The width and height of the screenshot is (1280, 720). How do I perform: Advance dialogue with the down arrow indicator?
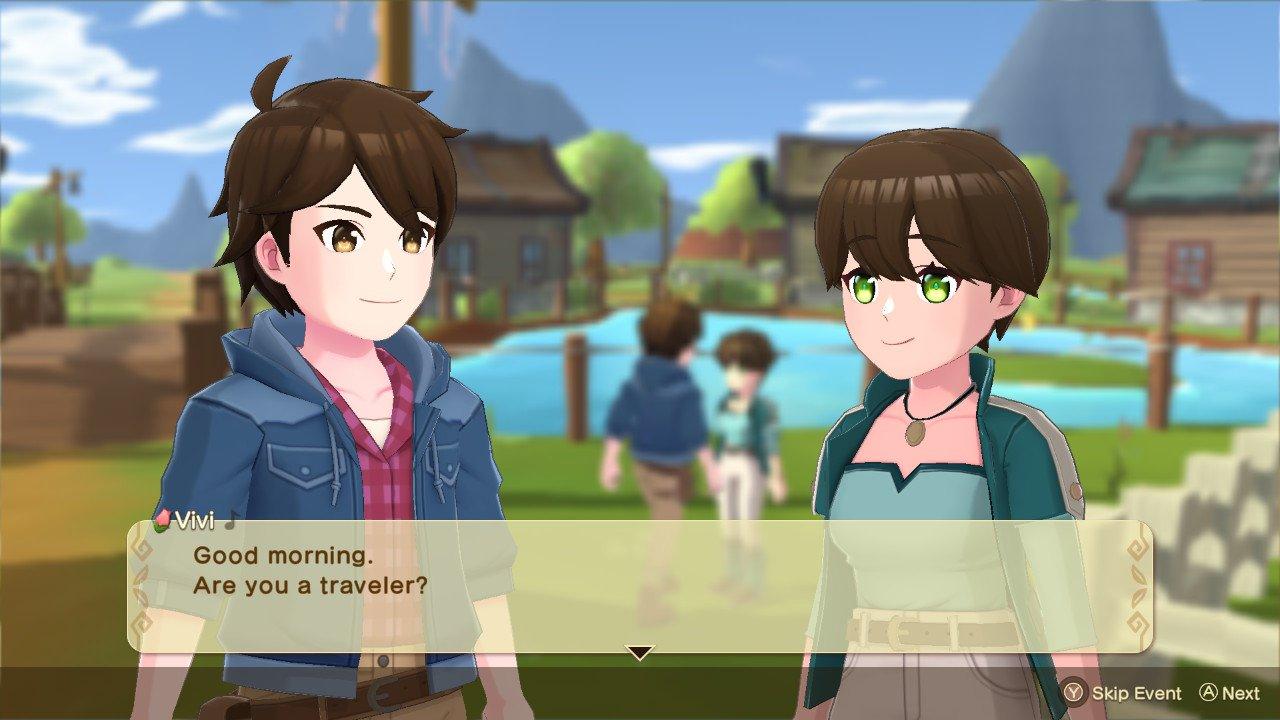pos(639,653)
